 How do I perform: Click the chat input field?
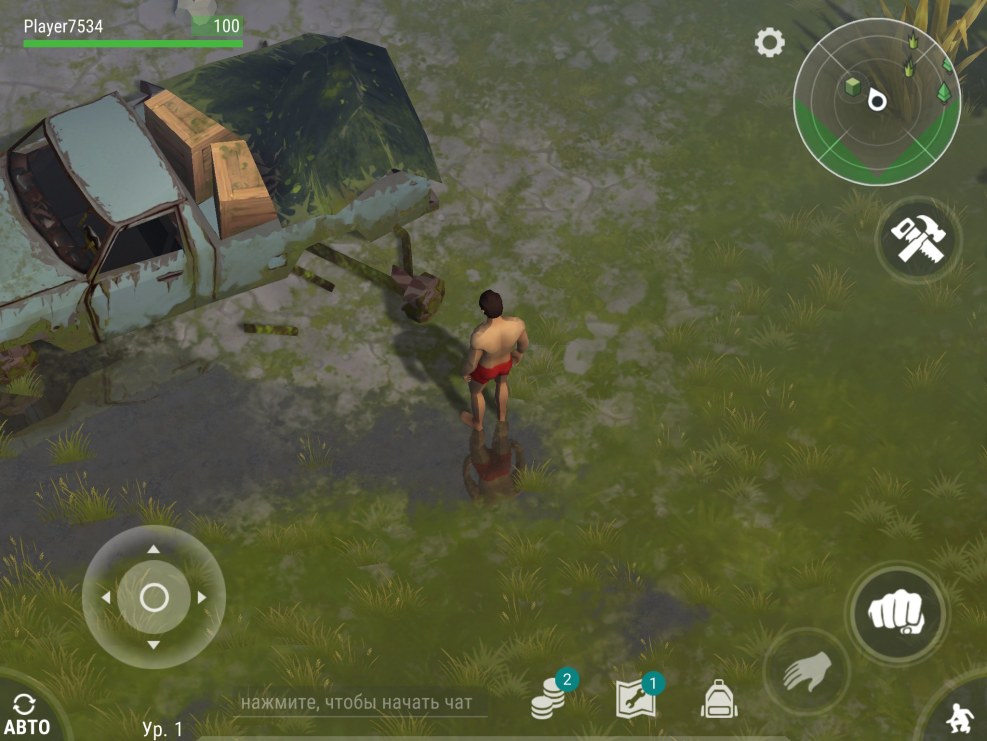pos(361,703)
